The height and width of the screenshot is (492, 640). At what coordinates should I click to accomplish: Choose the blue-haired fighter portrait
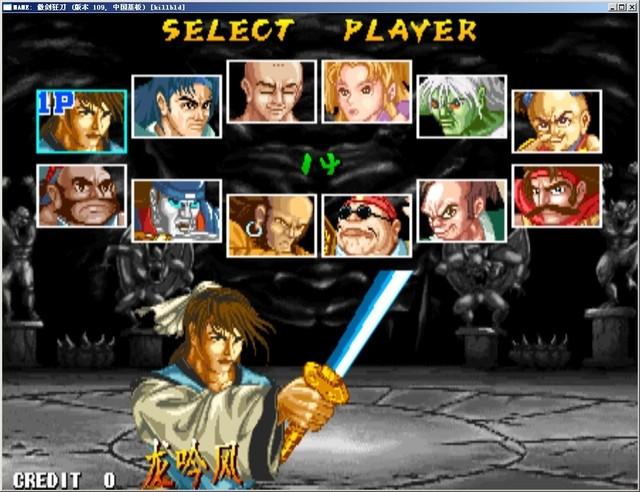point(176,106)
